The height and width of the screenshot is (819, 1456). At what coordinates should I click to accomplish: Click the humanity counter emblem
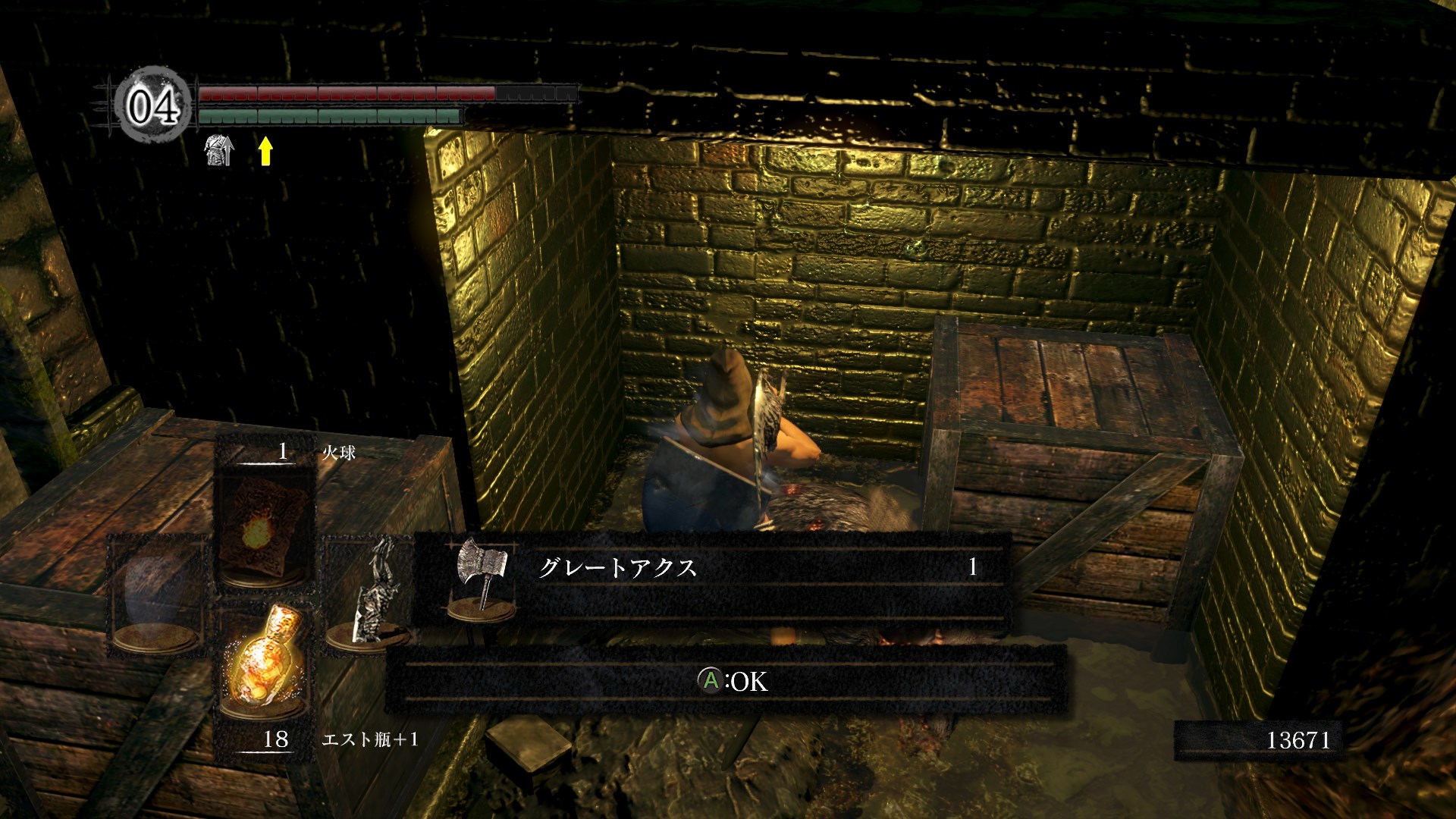click(x=152, y=105)
